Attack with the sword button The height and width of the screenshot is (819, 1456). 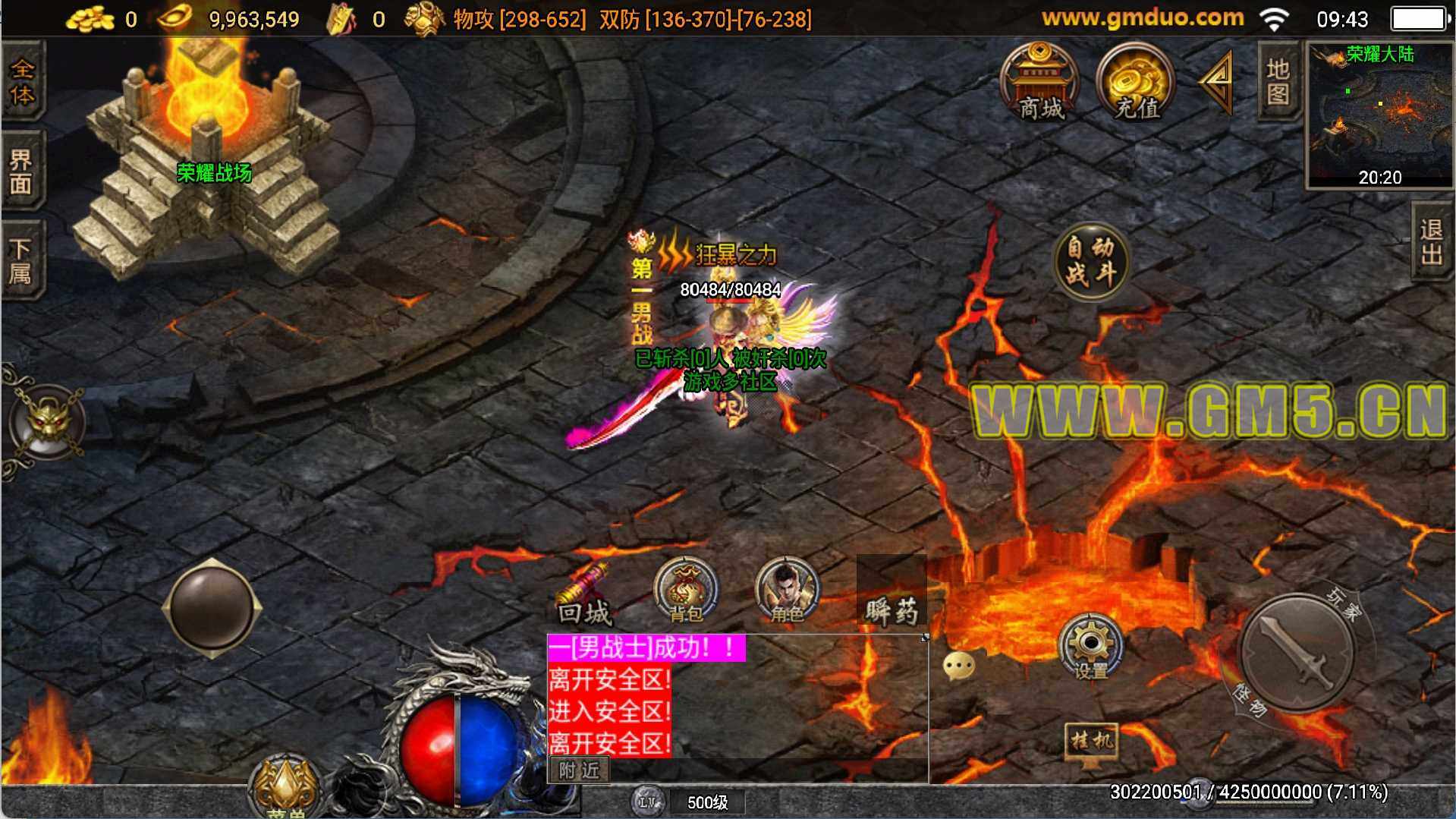click(1297, 653)
